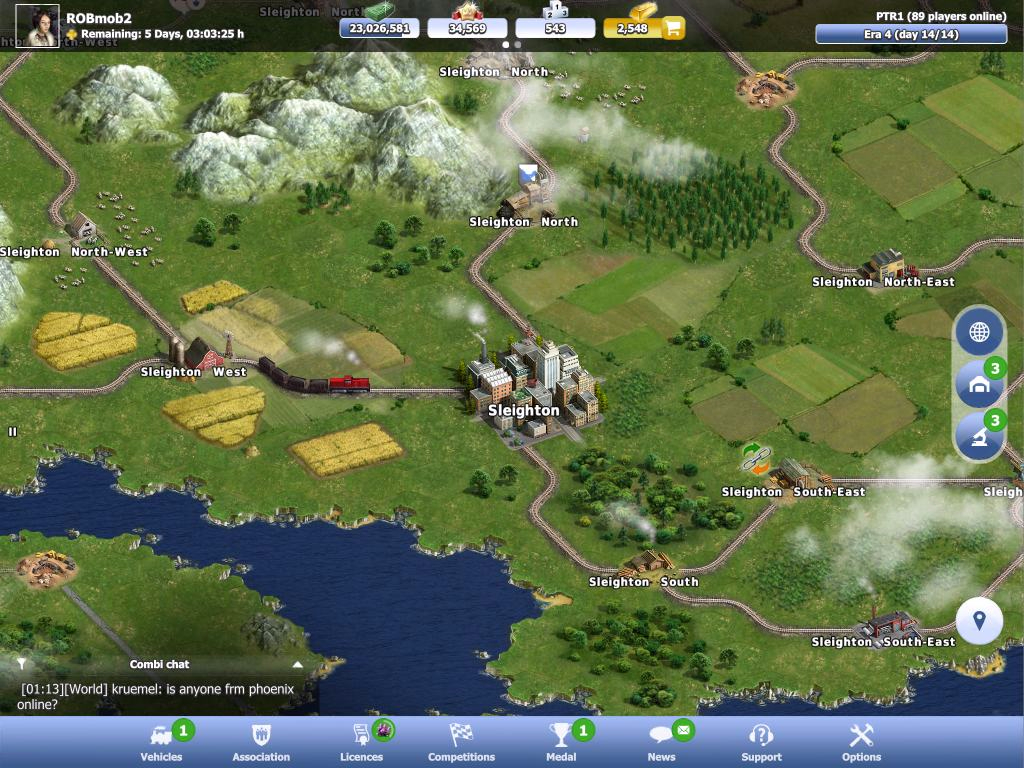Click the map location pin button

tap(979, 621)
